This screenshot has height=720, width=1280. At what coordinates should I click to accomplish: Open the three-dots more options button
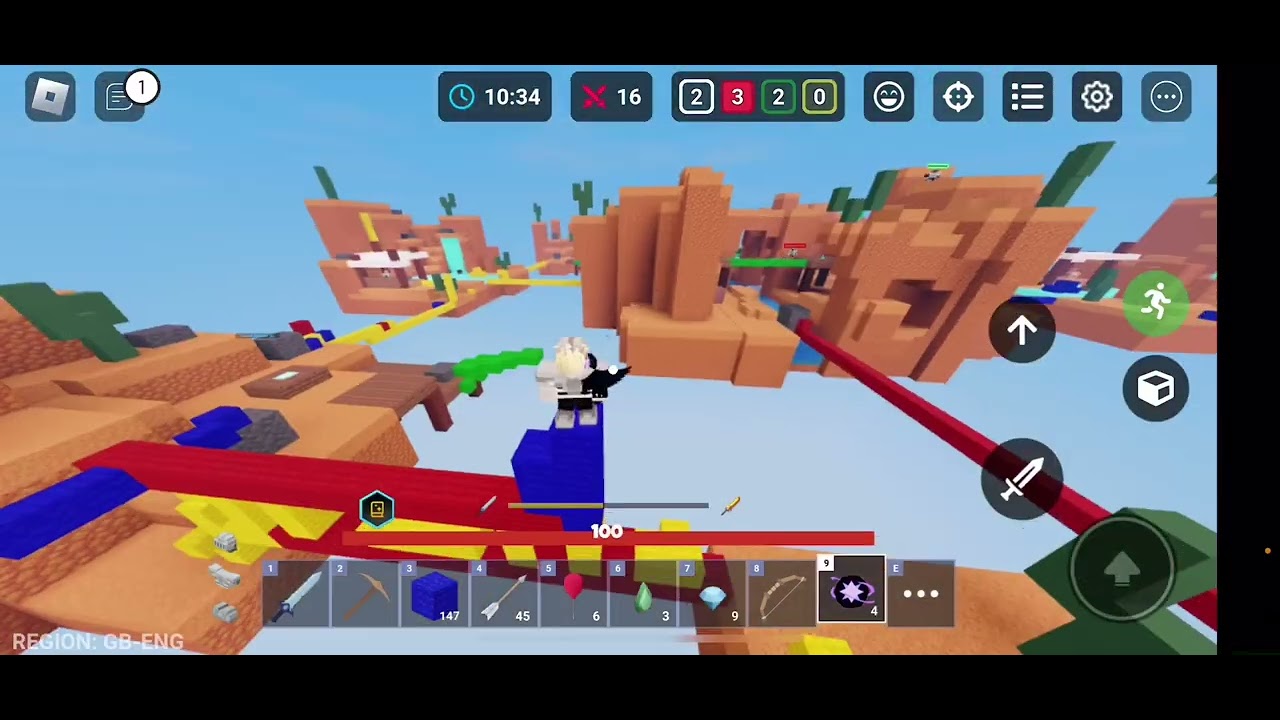coord(1166,96)
